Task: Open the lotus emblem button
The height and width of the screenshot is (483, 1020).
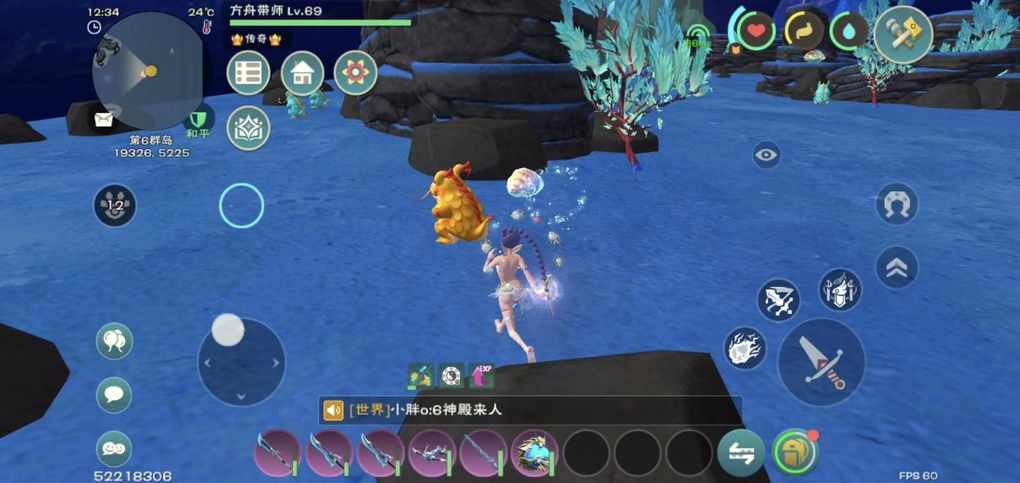Action: tap(249, 128)
